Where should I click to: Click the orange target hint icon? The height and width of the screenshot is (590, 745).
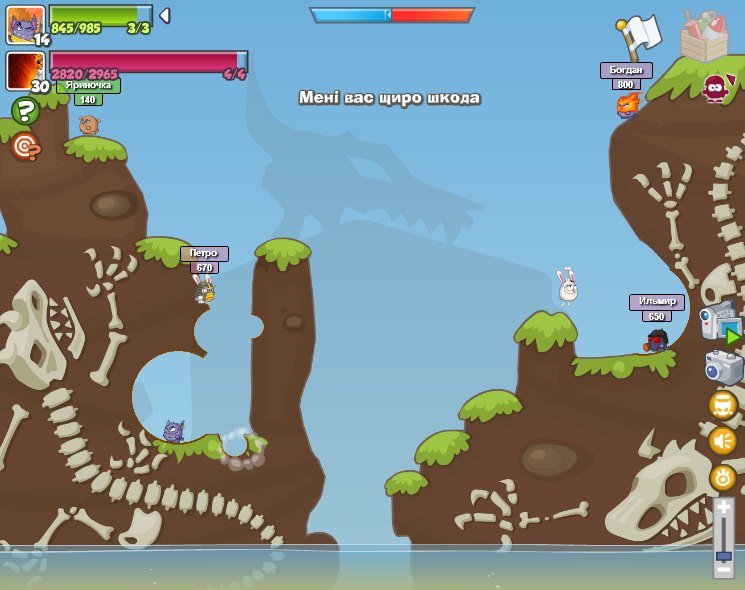point(25,147)
